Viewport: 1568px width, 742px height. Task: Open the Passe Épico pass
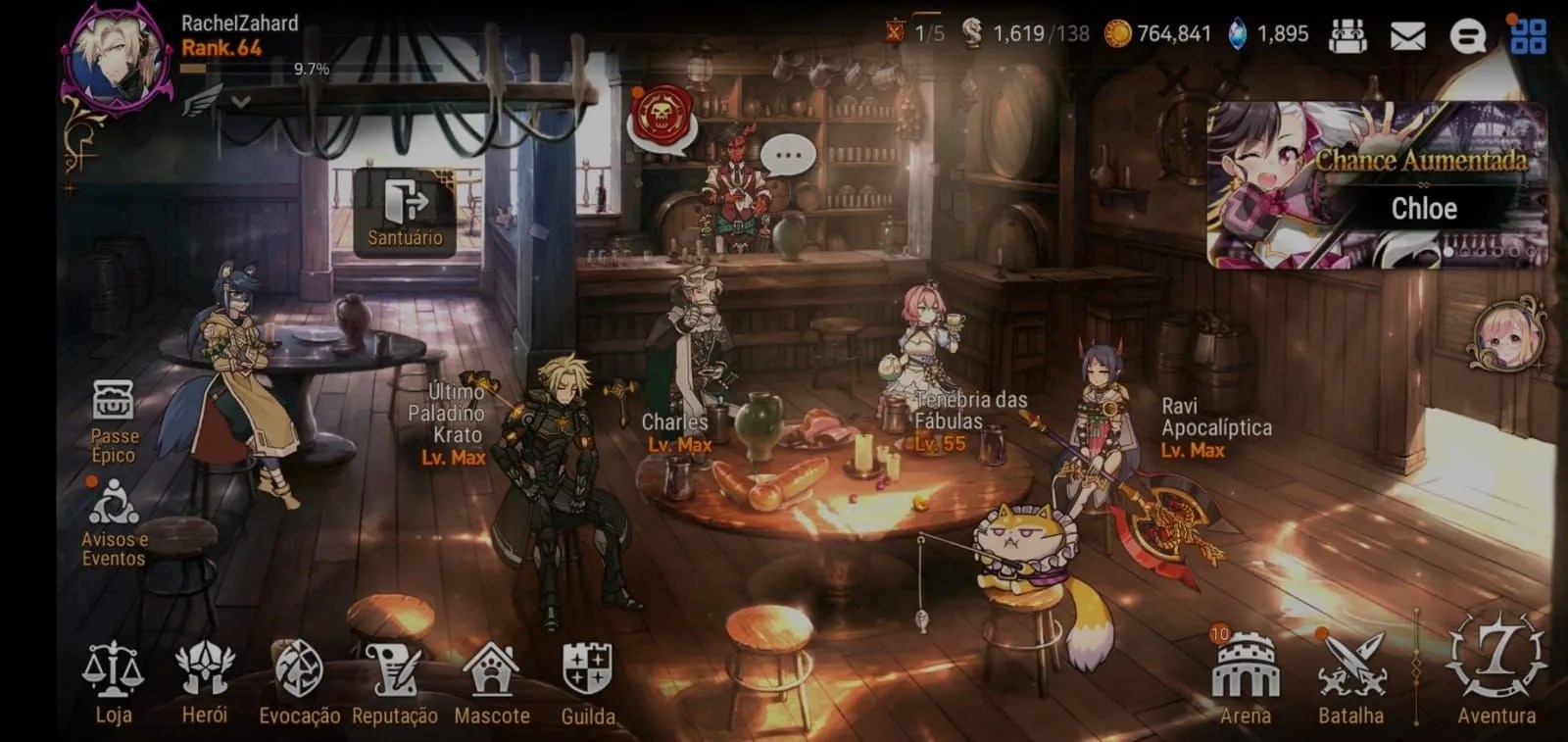[x=114, y=421]
